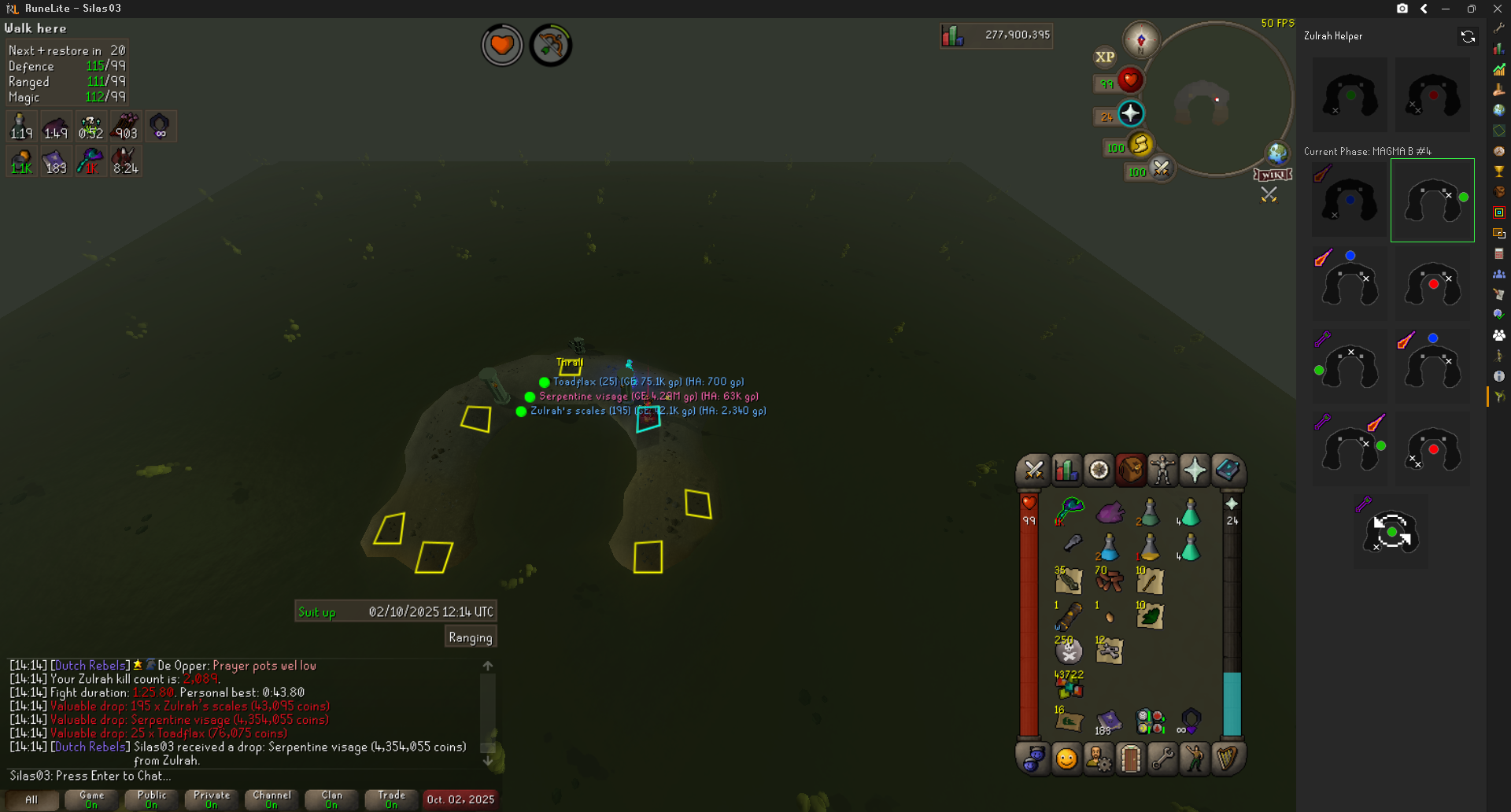Viewport: 1511px width, 812px height.
Task: Click the minimap compass to face north
Action: pyautogui.click(x=1140, y=40)
